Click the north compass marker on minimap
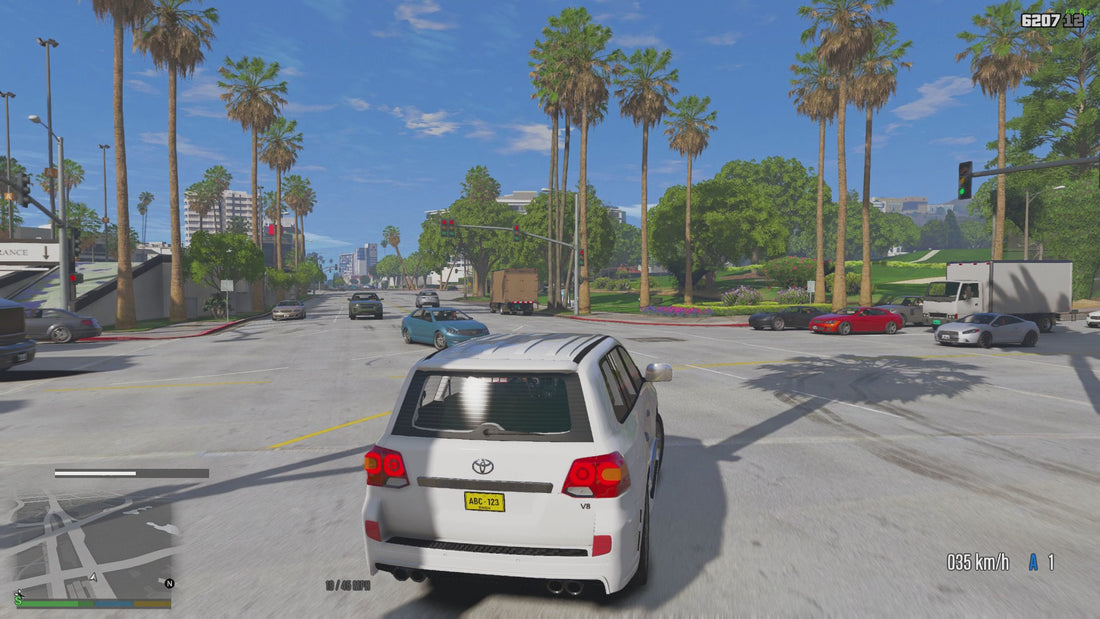 pos(169,583)
